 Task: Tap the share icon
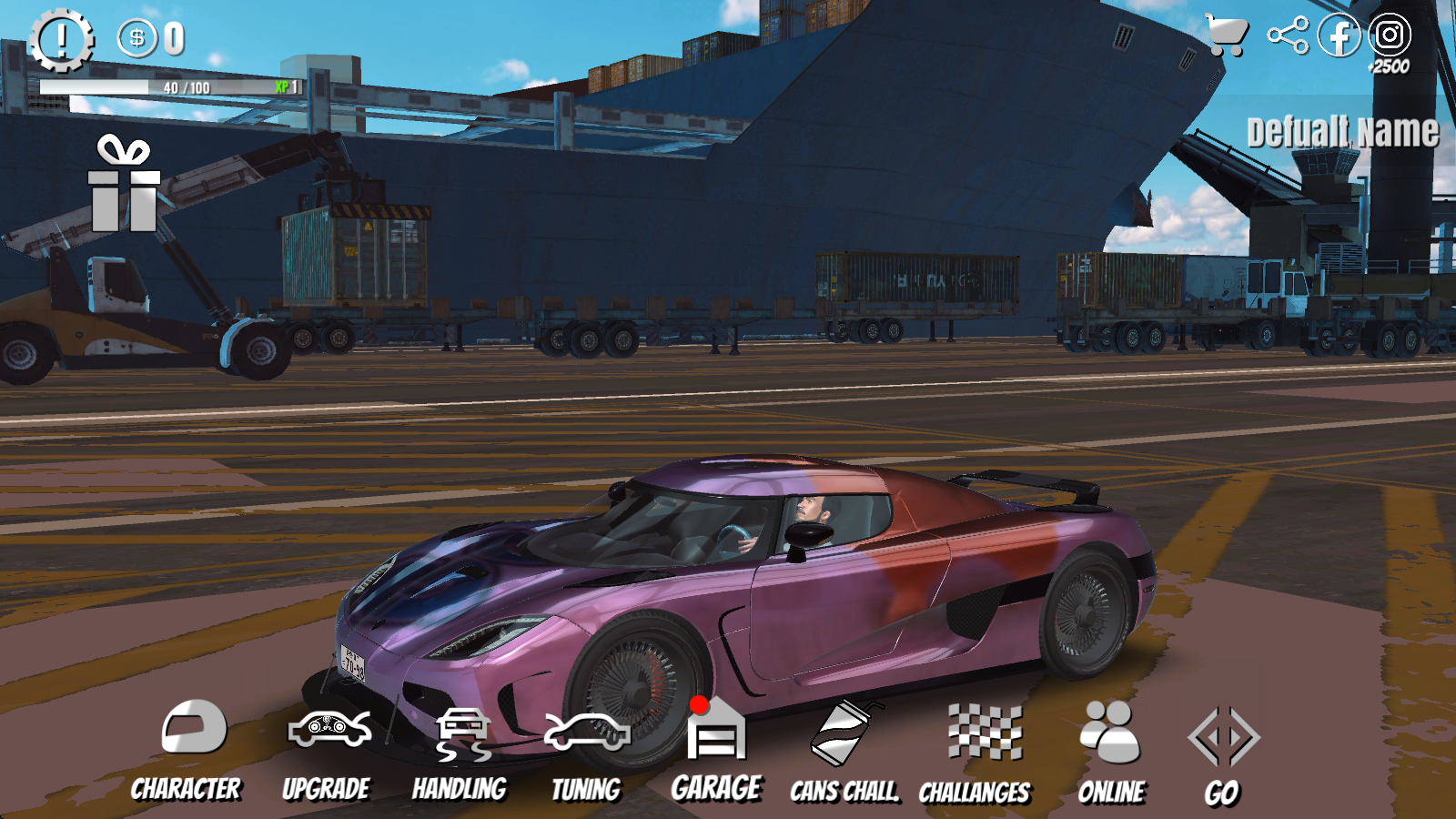click(1288, 36)
